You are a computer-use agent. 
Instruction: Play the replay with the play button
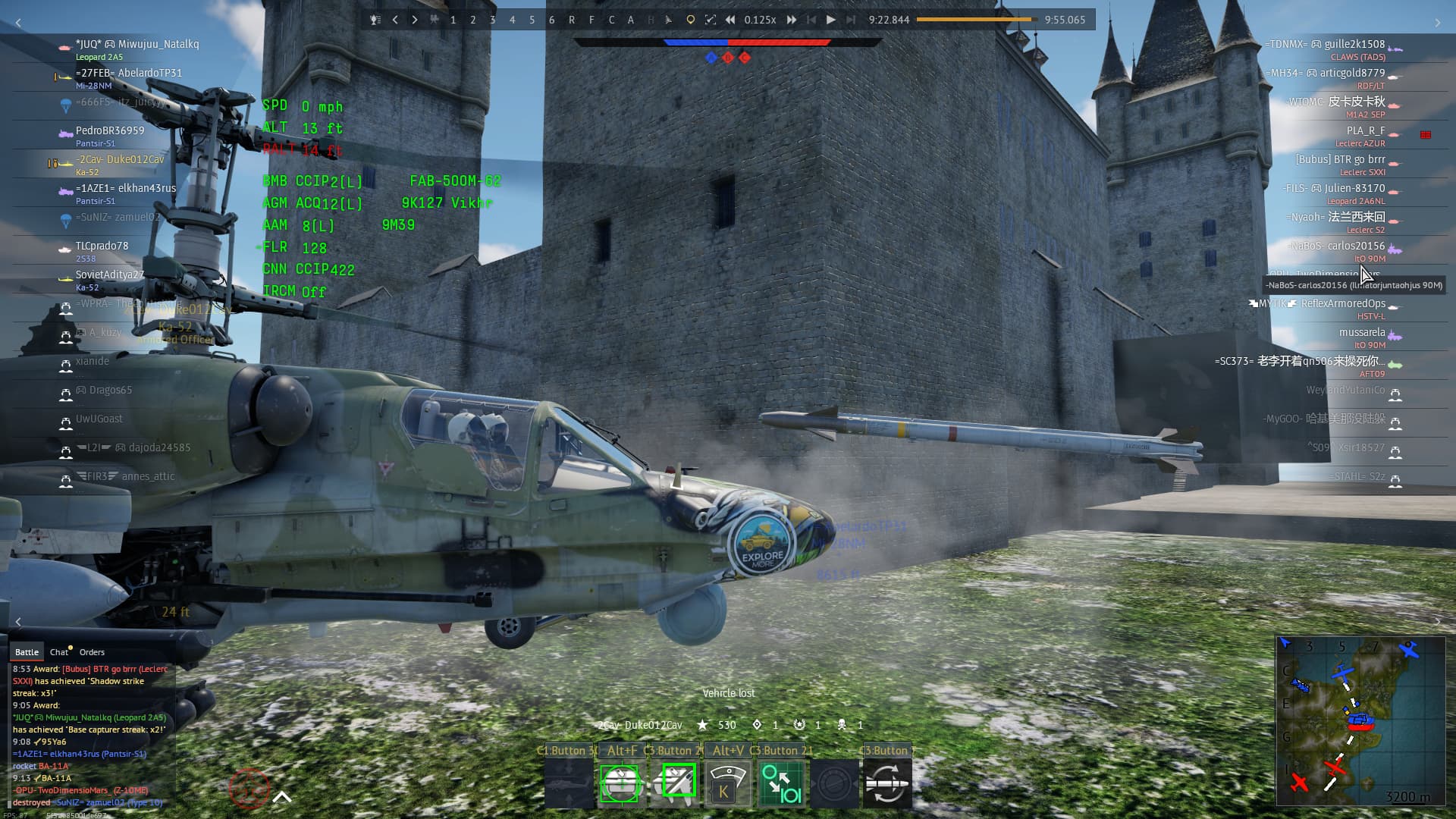click(831, 20)
